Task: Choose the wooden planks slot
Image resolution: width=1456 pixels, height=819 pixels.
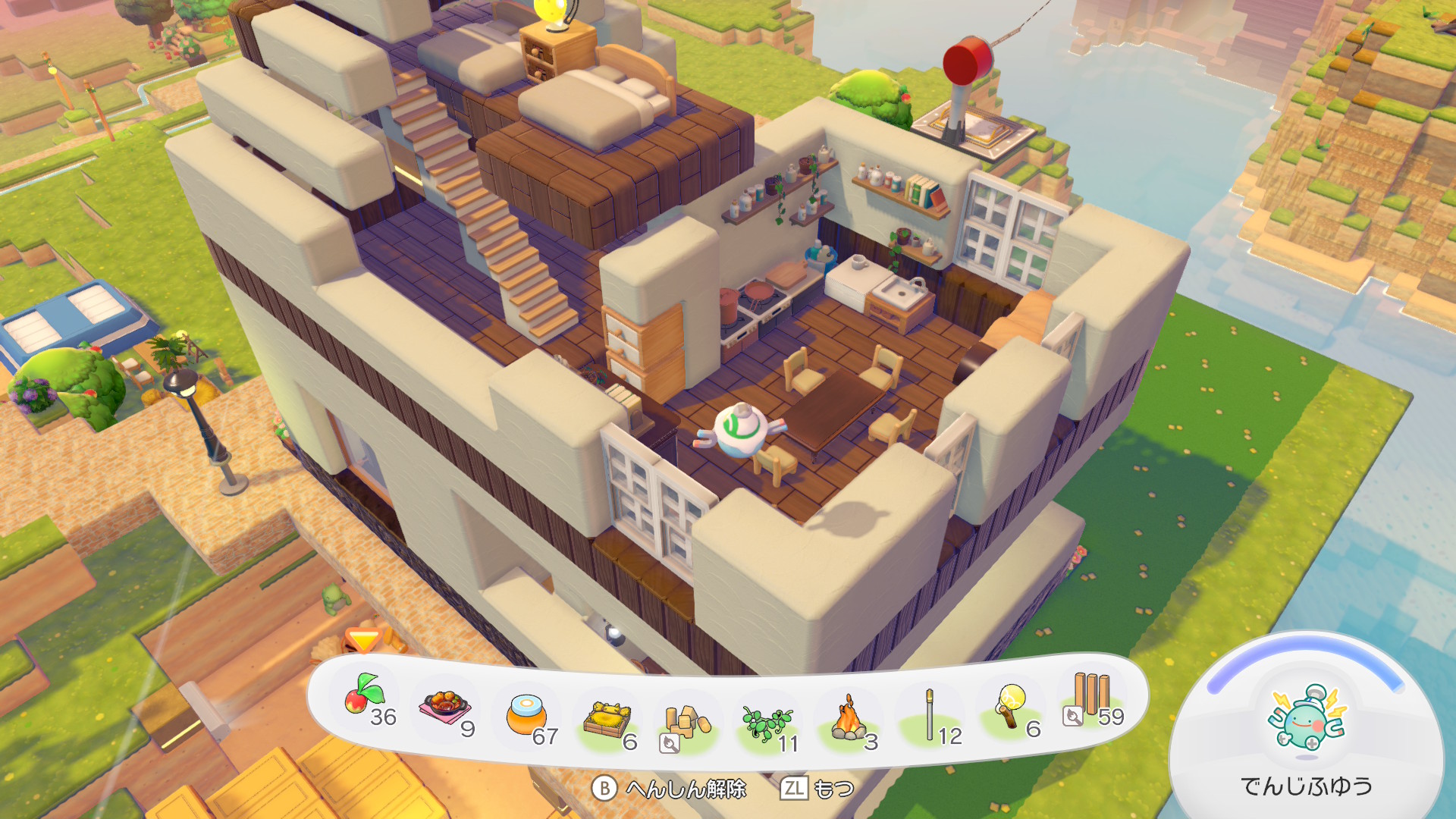Action: (x=1092, y=698)
